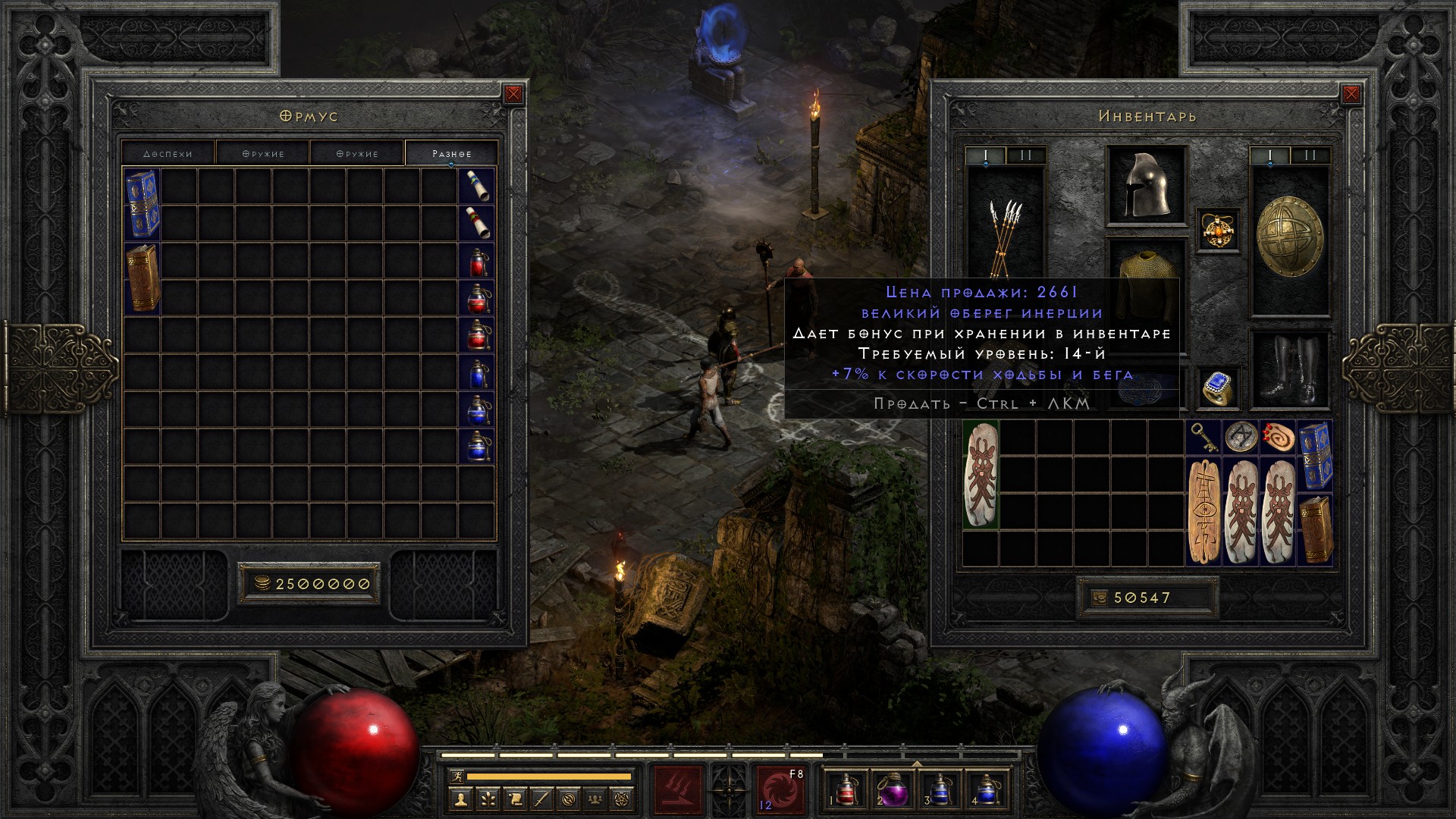
Task: Select the equipped black boots
Action: [x=1289, y=370]
